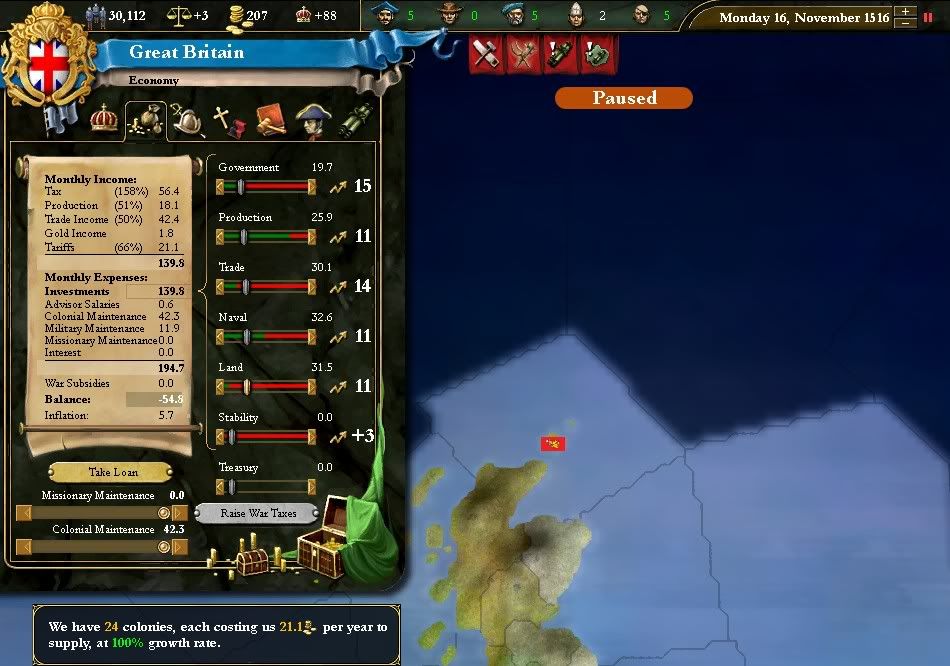Select the book and gavel government tab

(270, 121)
